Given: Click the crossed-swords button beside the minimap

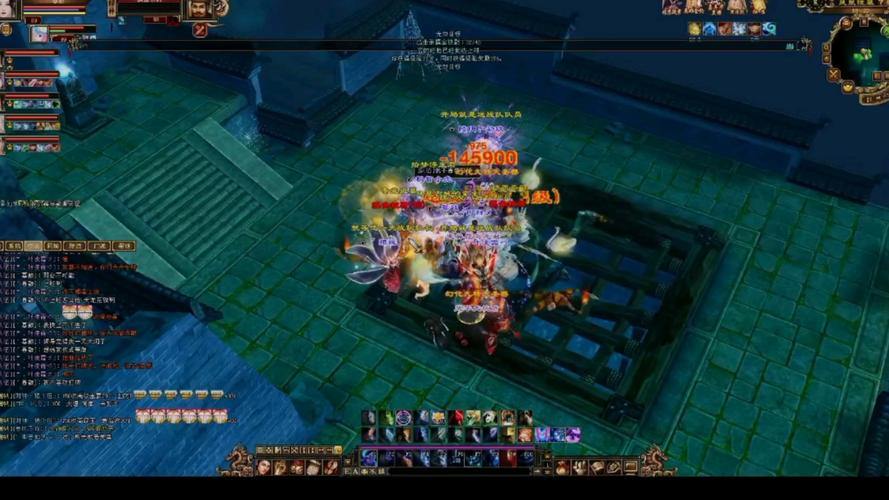Looking at the screenshot, I should (834, 74).
